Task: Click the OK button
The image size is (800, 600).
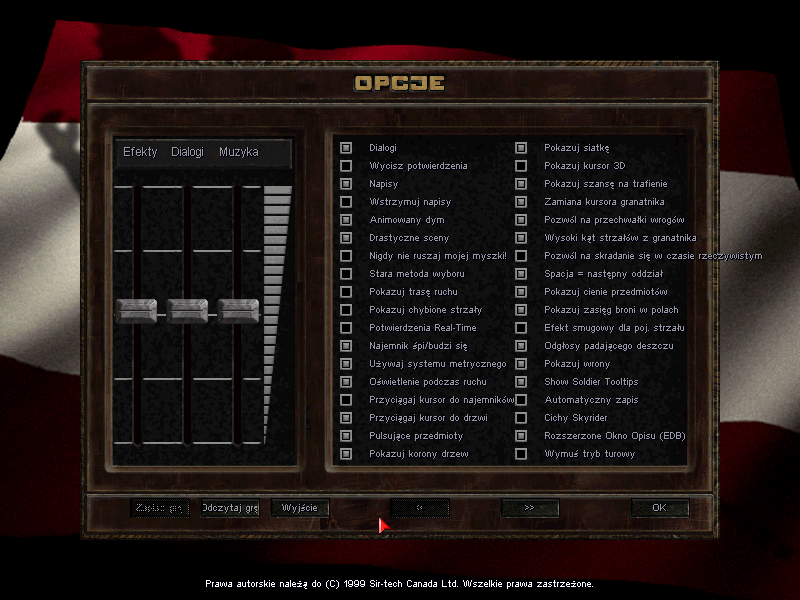Action: click(x=659, y=508)
